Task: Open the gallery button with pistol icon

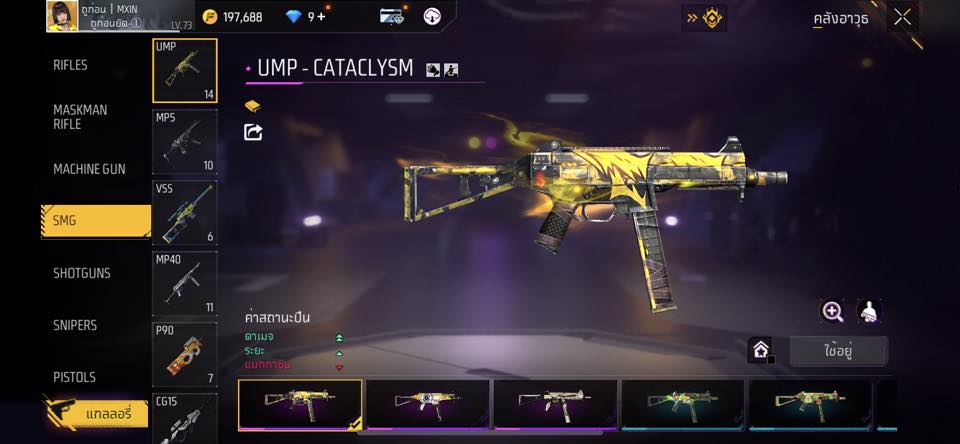Action: [97, 411]
